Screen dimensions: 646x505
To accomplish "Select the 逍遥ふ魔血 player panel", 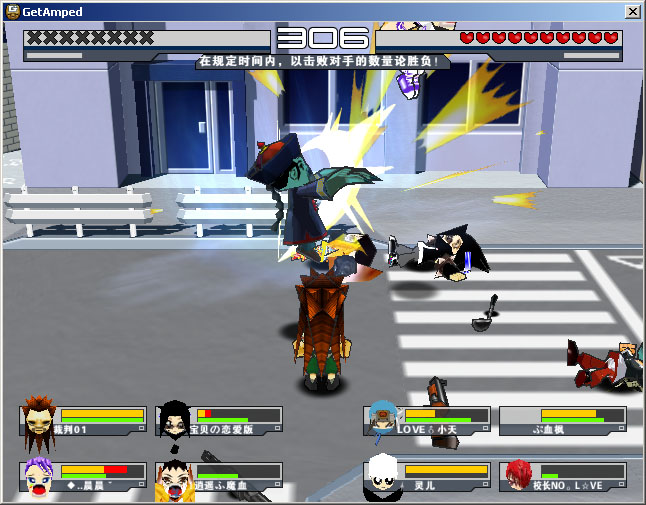I will (x=220, y=476).
